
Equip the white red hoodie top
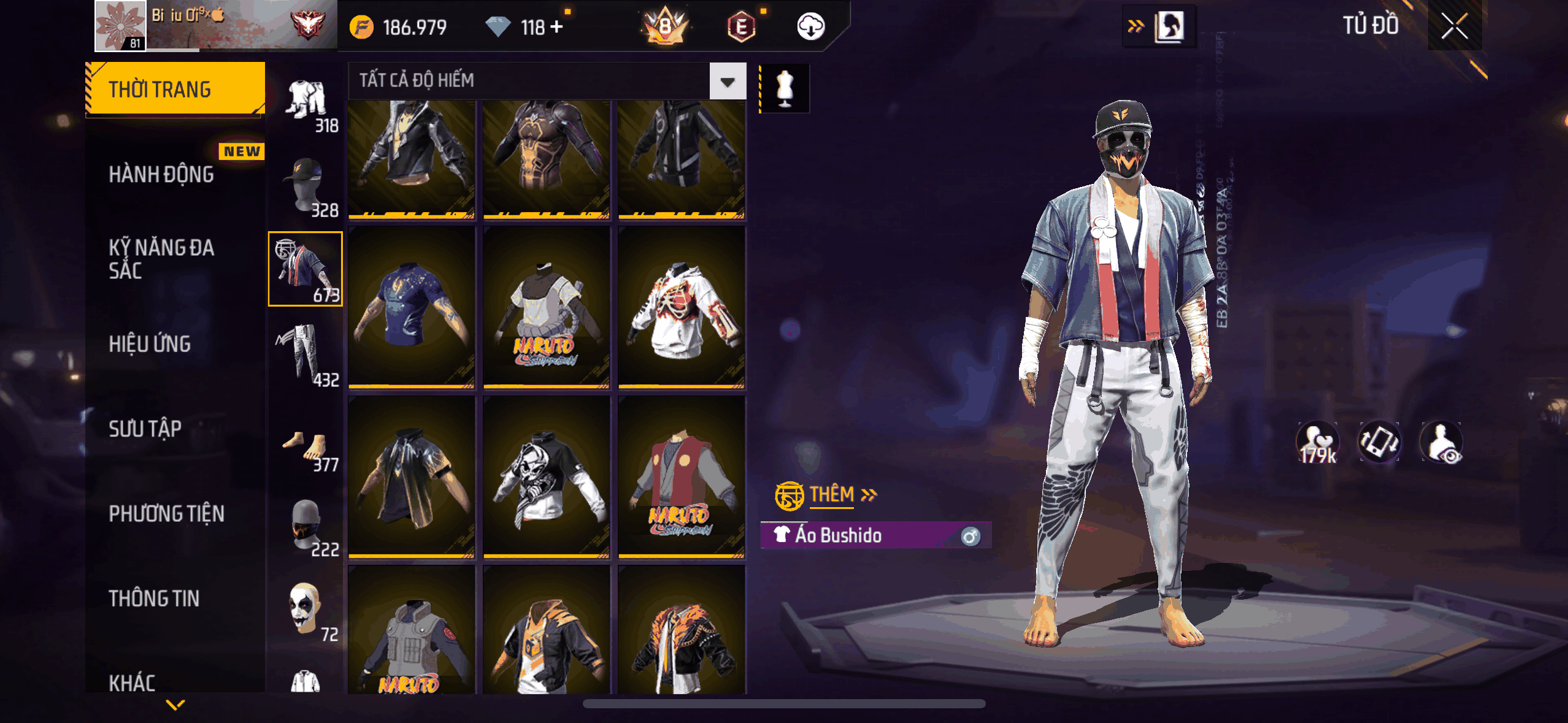pyautogui.click(x=682, y=308)
